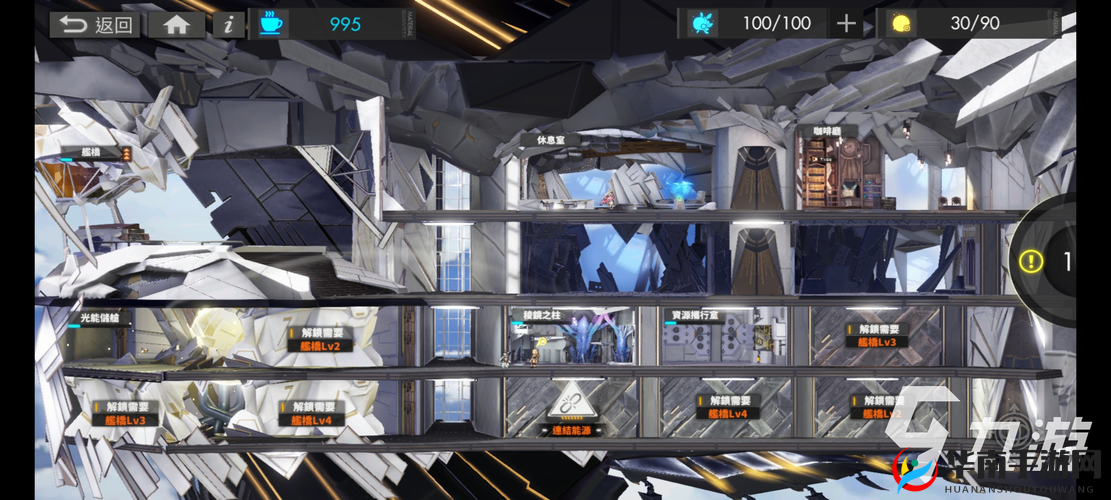1111x500 pixels.
Task: Show the info panel with the i button
Action: point(229,25)
